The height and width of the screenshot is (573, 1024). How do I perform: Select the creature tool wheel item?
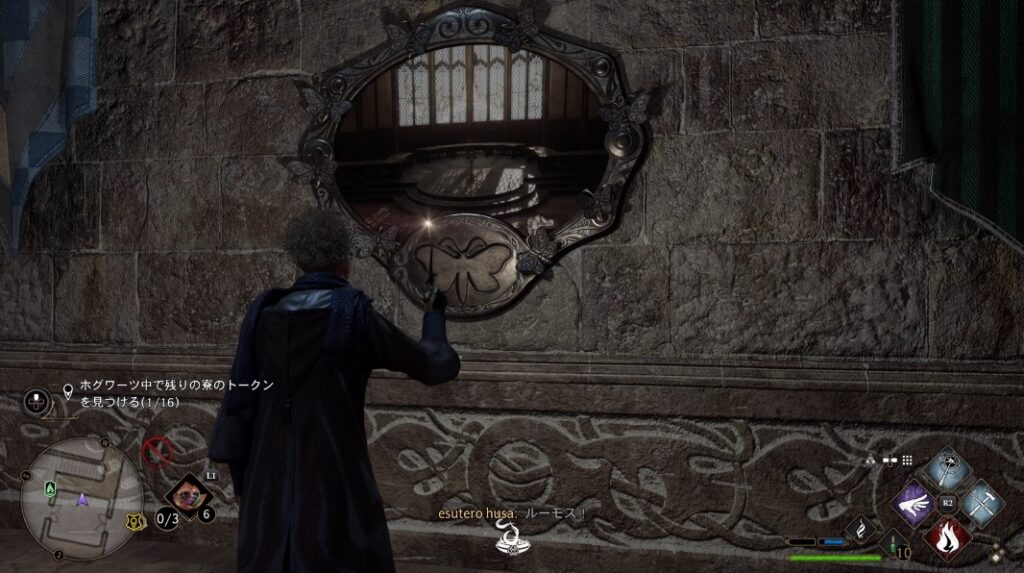188,494
